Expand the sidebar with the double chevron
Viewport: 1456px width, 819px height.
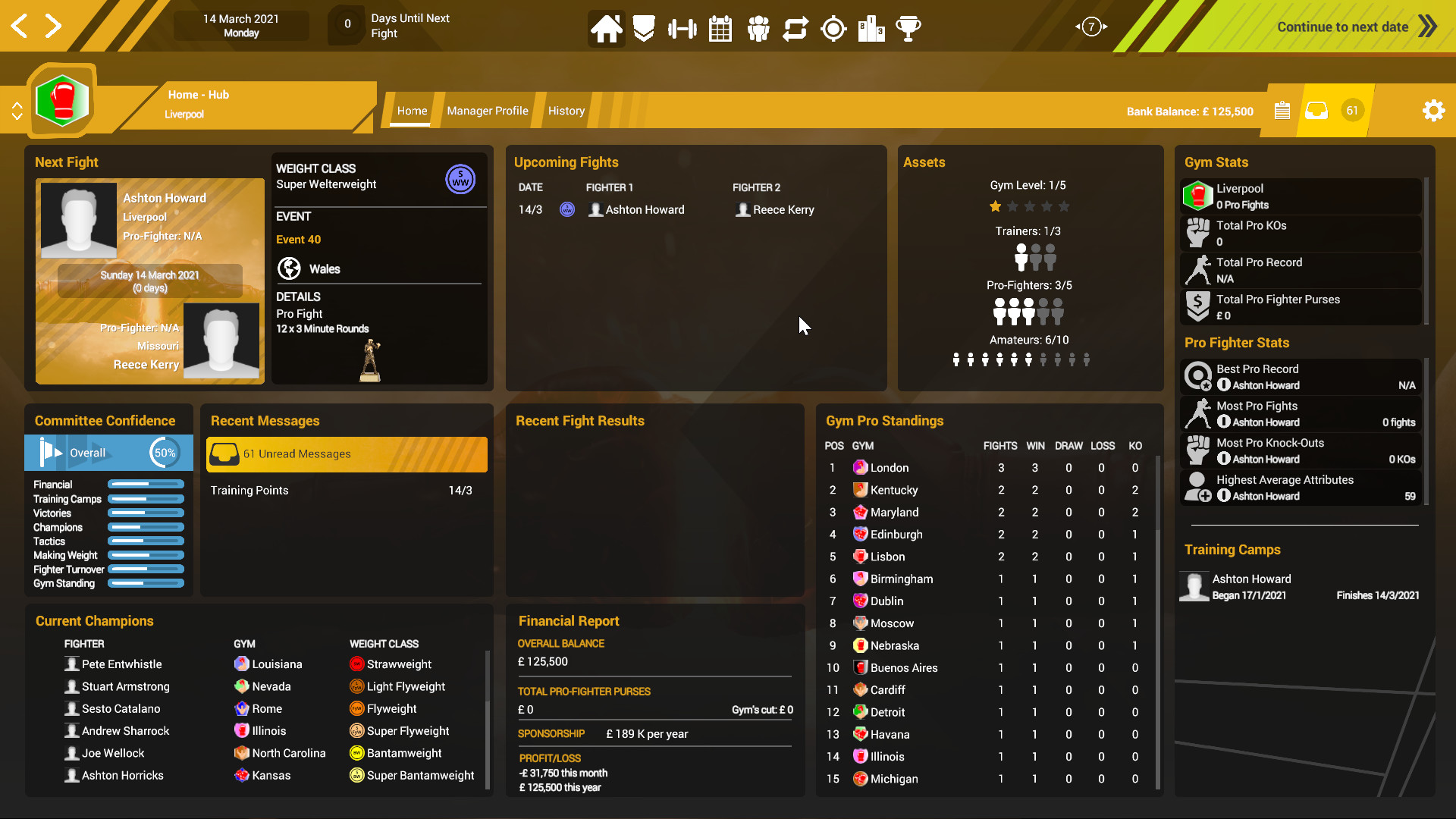click(x=17, y=110)
